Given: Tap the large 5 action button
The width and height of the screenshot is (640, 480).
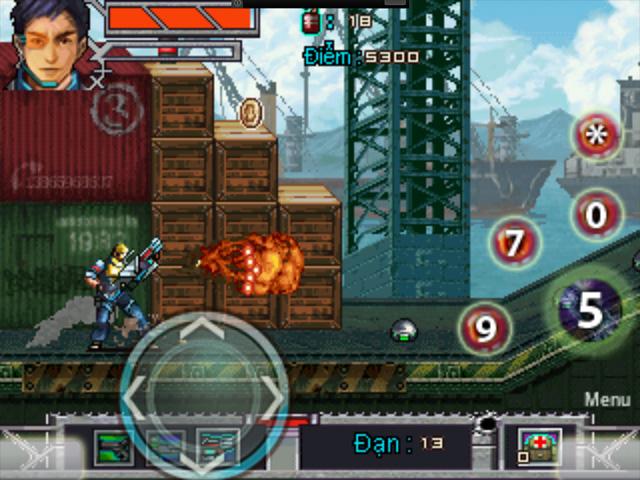Looking at the screenshot, I should pos(590,311).
